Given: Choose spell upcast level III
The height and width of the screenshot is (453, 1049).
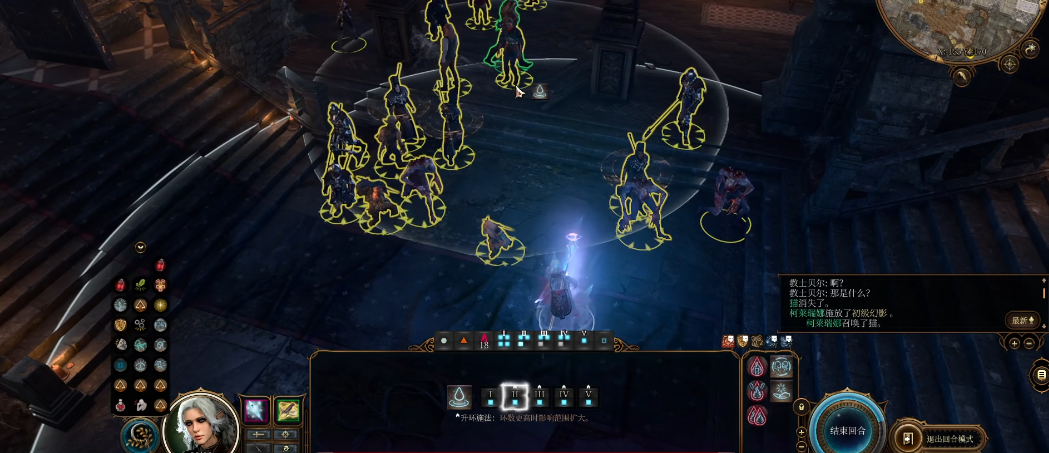Looking at the screenshot, I should coord(539,398).
